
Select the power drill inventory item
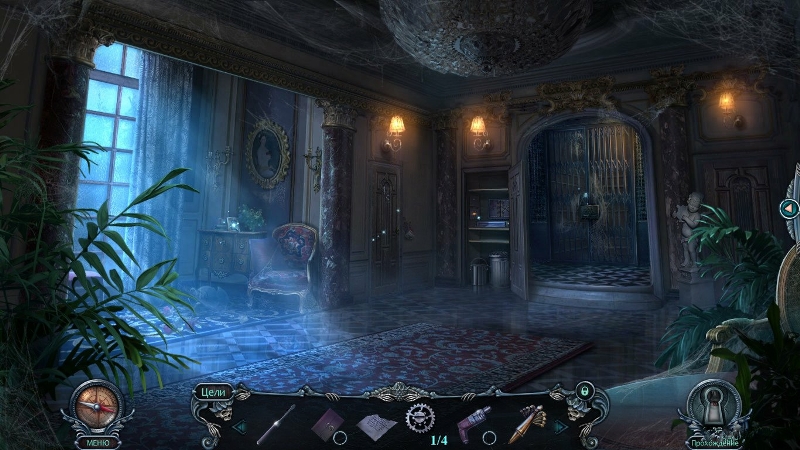click(x=474, y=421)
